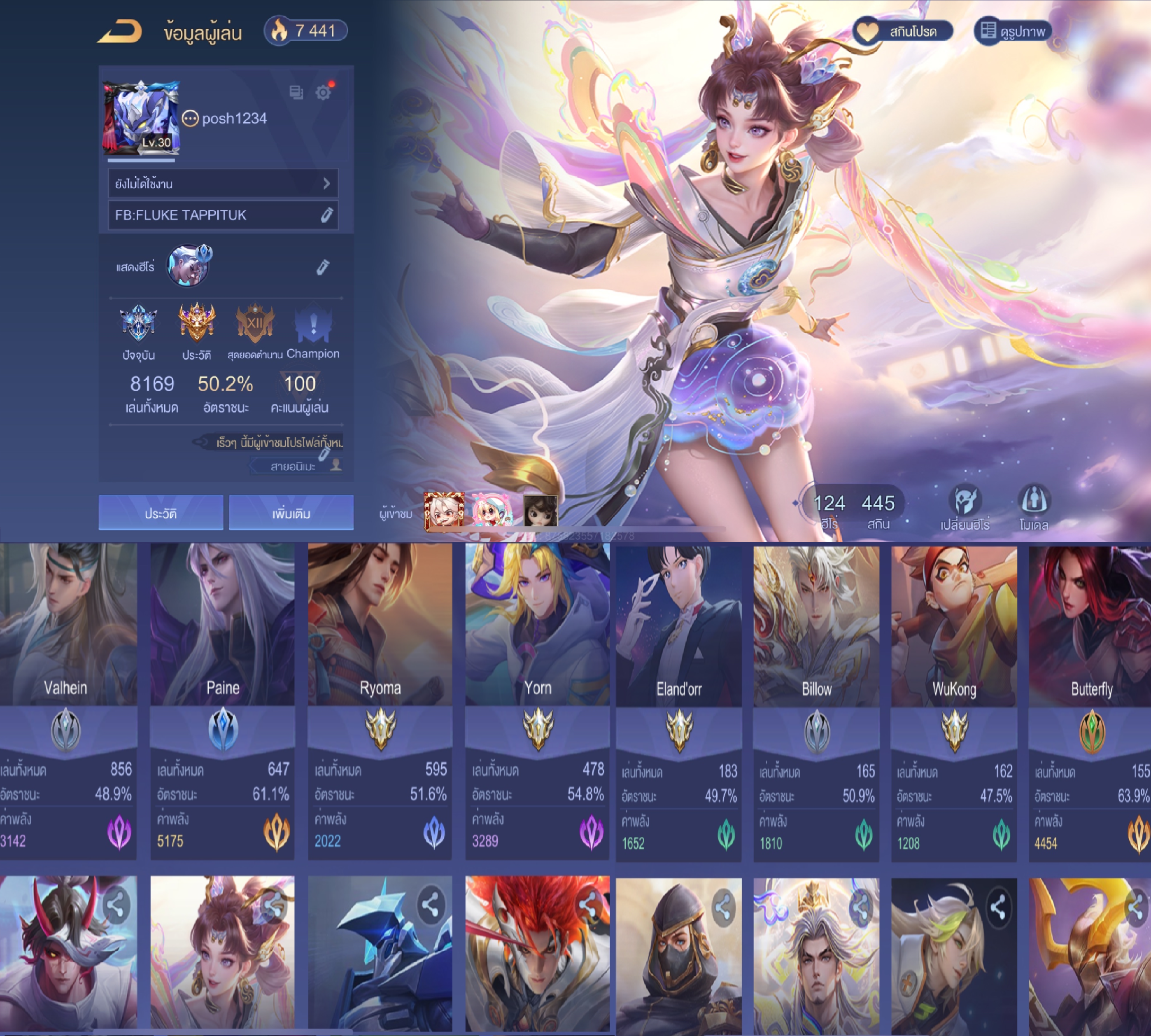Open the 7 441 flame popularity counter
Viewport: 1151px width, 1036px height.
tap(305, 31)
